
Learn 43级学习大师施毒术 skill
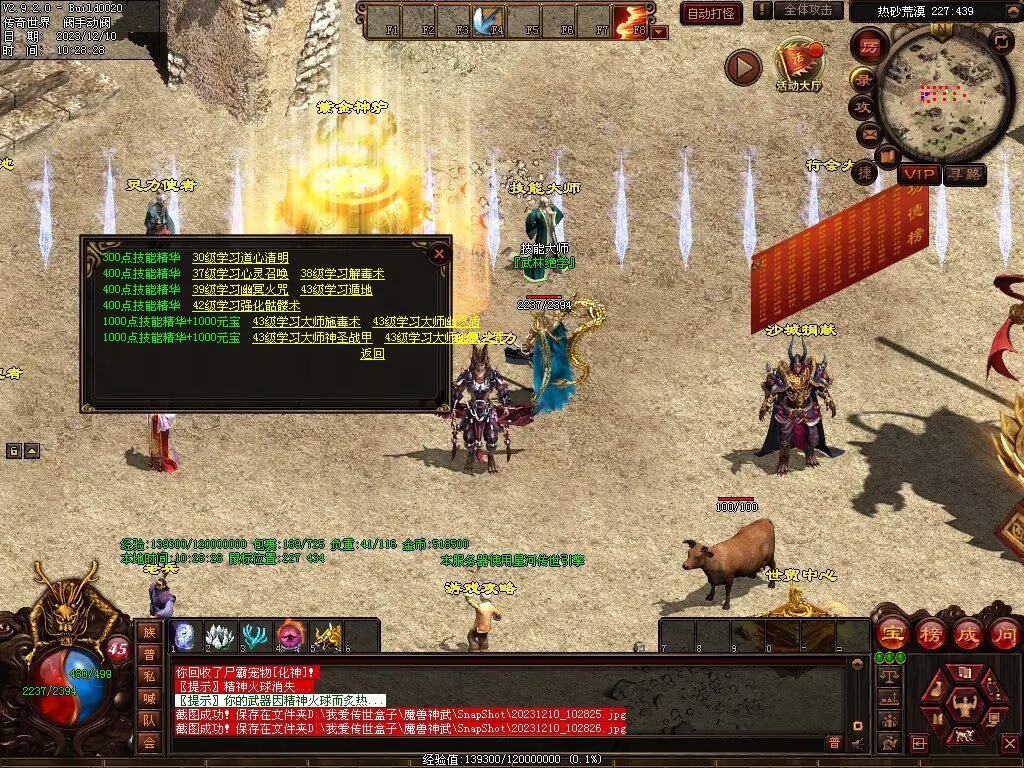[x=306, y=322]
